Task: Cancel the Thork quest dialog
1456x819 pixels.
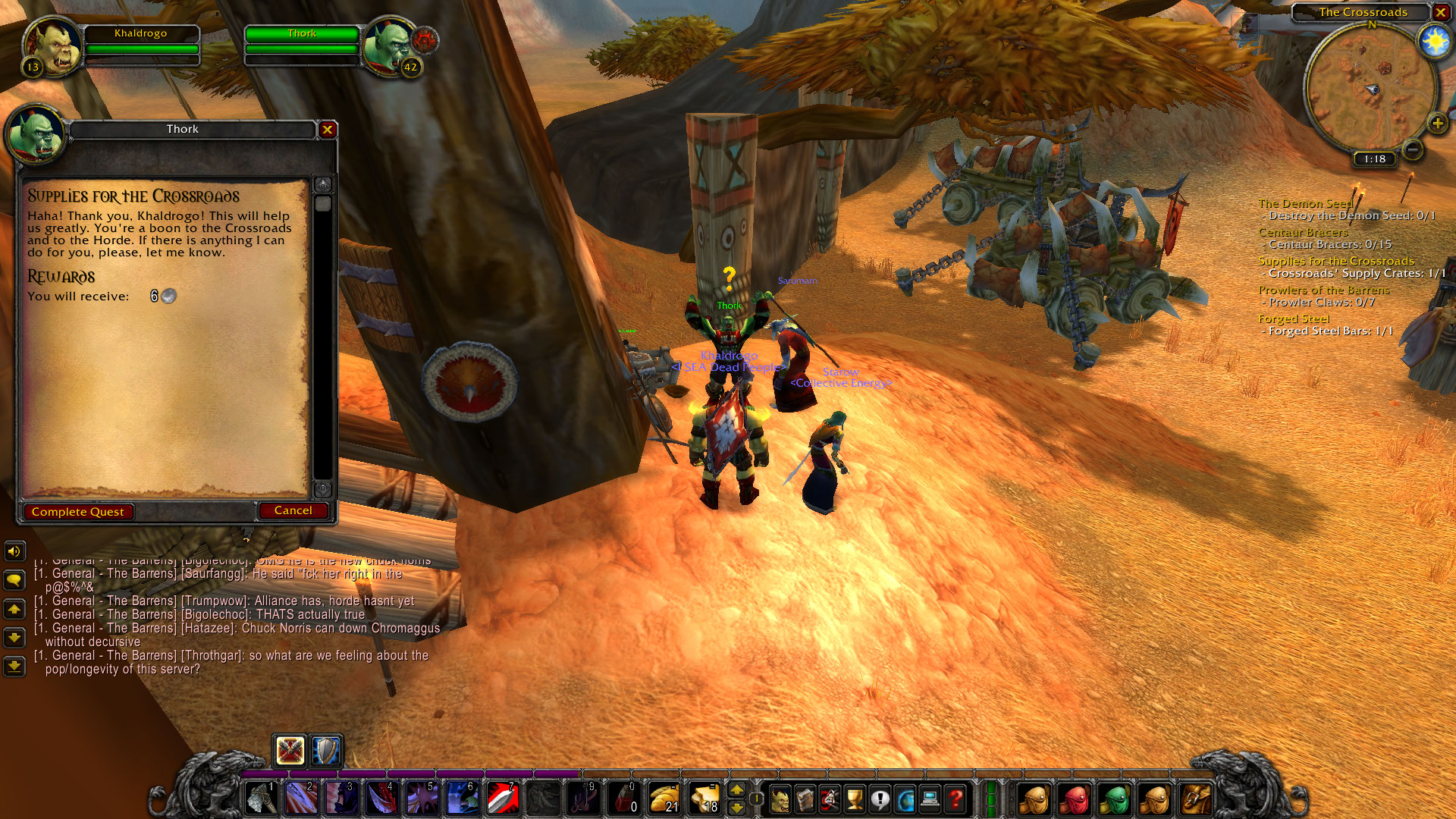Action: [x=293, y=510]
